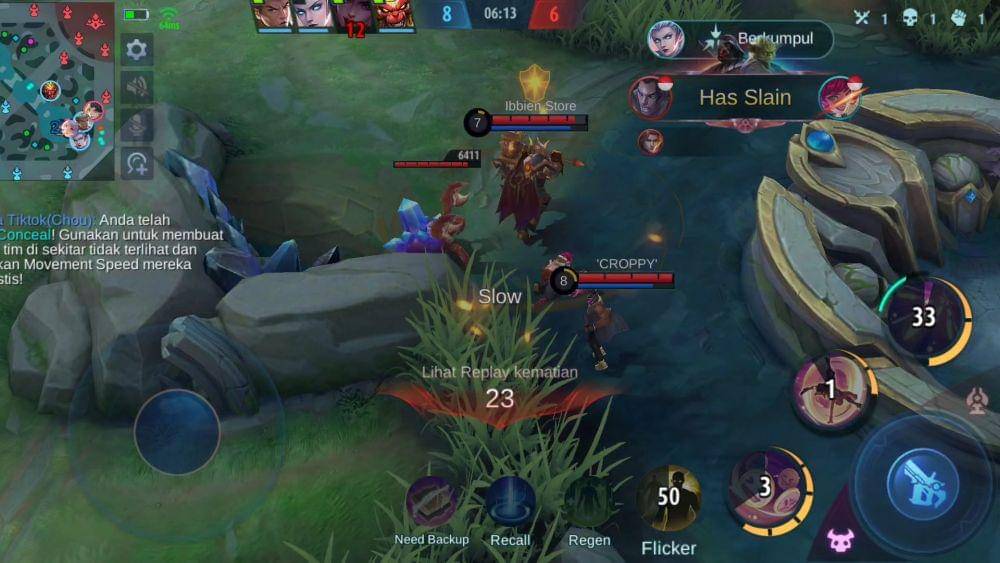1000x563 pixels.
Task: Trigger the skill with cooldown 3
Action: tap(768, 489)
